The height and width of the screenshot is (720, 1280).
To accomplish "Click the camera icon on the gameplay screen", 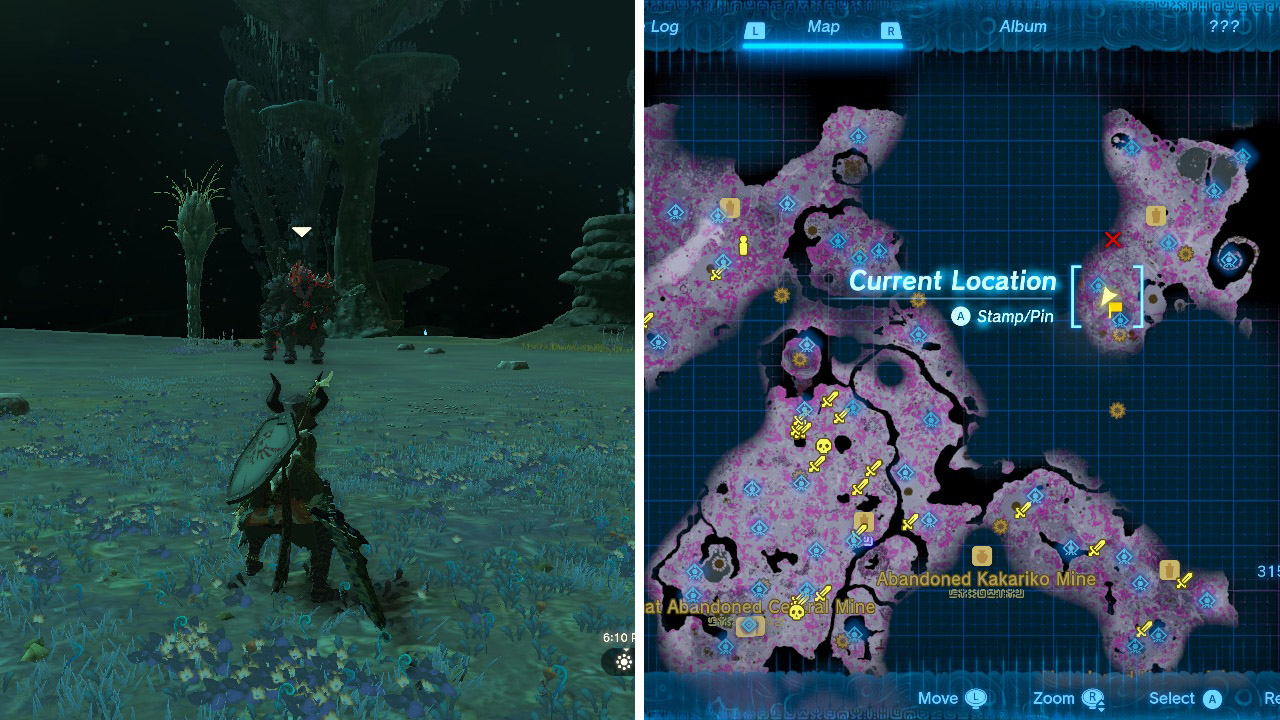I will coord(625,662).
